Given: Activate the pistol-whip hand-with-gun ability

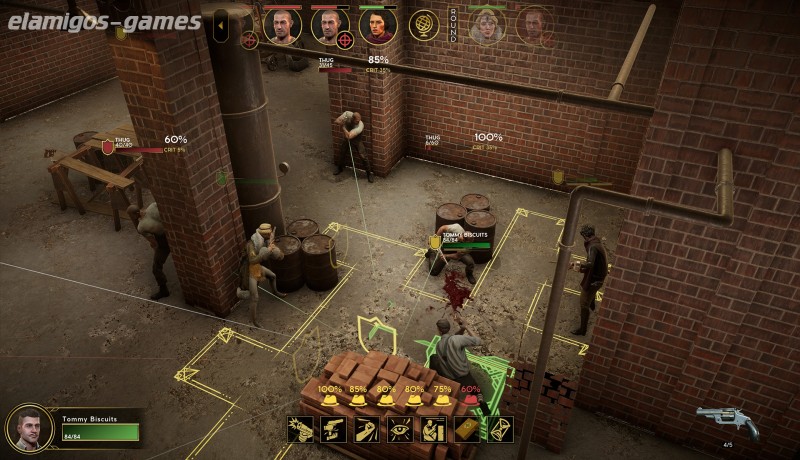Looking at the screenshot, I should click(334, 430).
